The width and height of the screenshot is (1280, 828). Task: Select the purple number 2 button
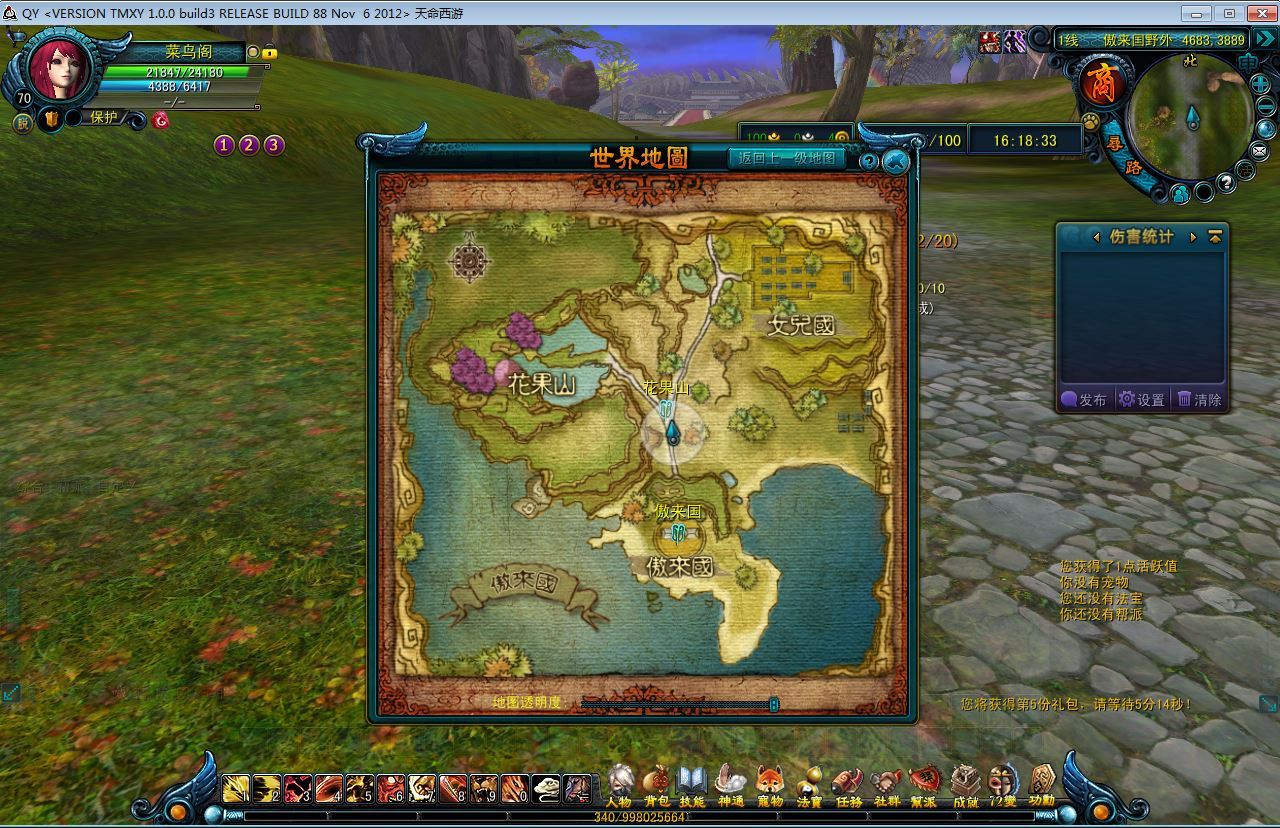click(x=249, y=145)
